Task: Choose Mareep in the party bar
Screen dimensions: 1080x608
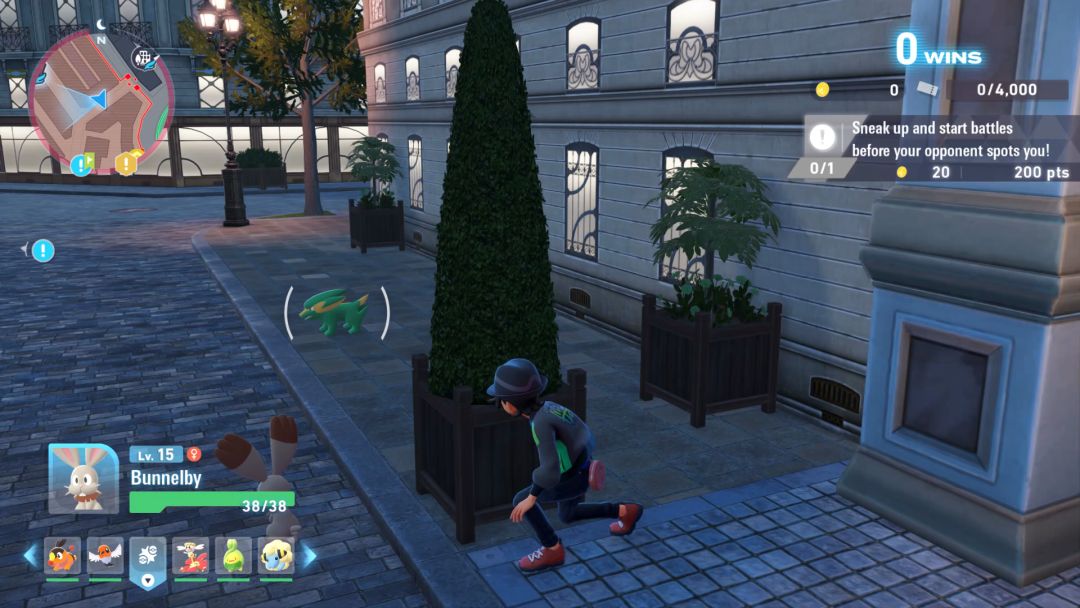Action: (276, 556)
